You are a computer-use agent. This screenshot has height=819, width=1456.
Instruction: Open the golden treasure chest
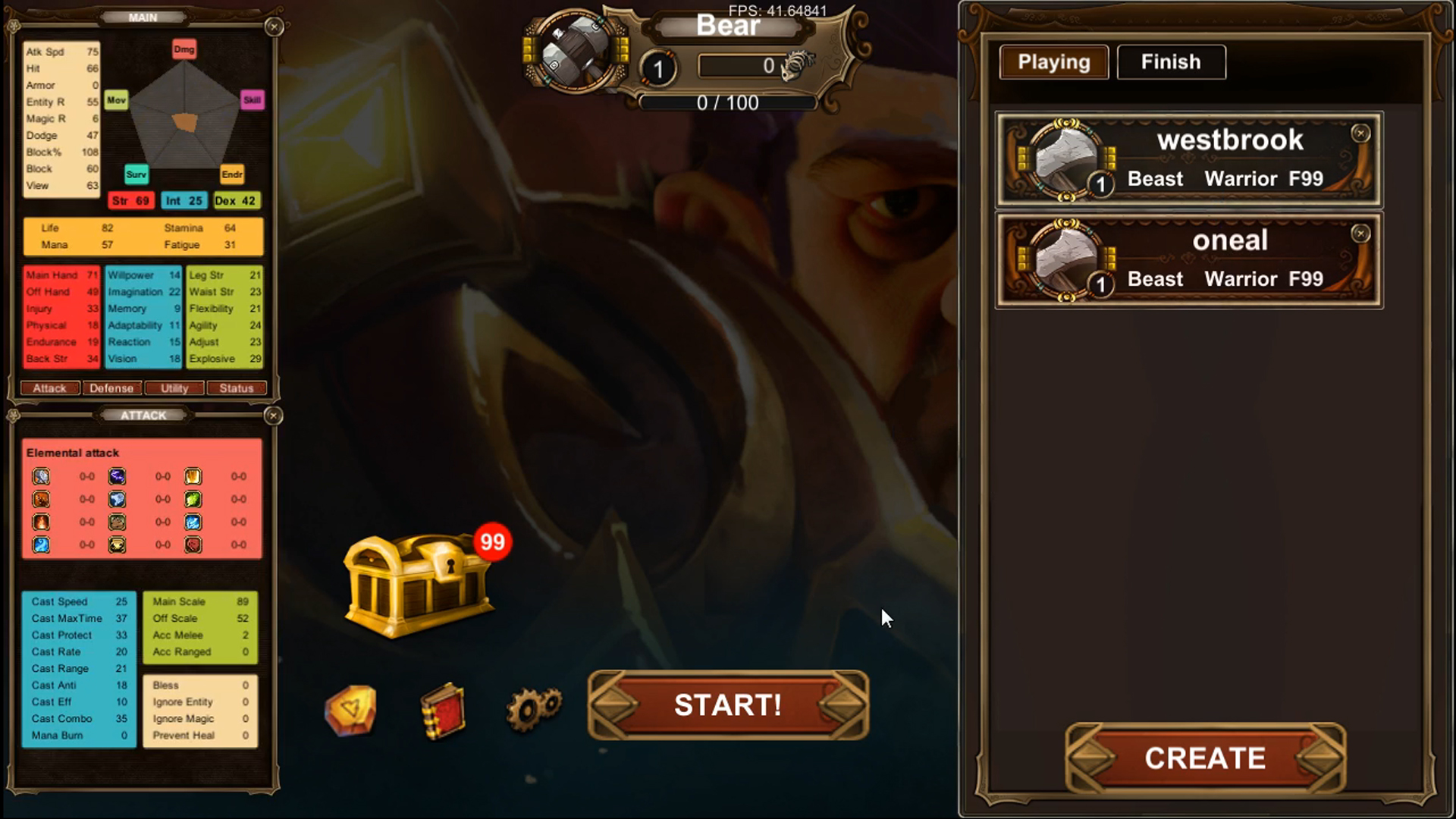tap(419, 583)
